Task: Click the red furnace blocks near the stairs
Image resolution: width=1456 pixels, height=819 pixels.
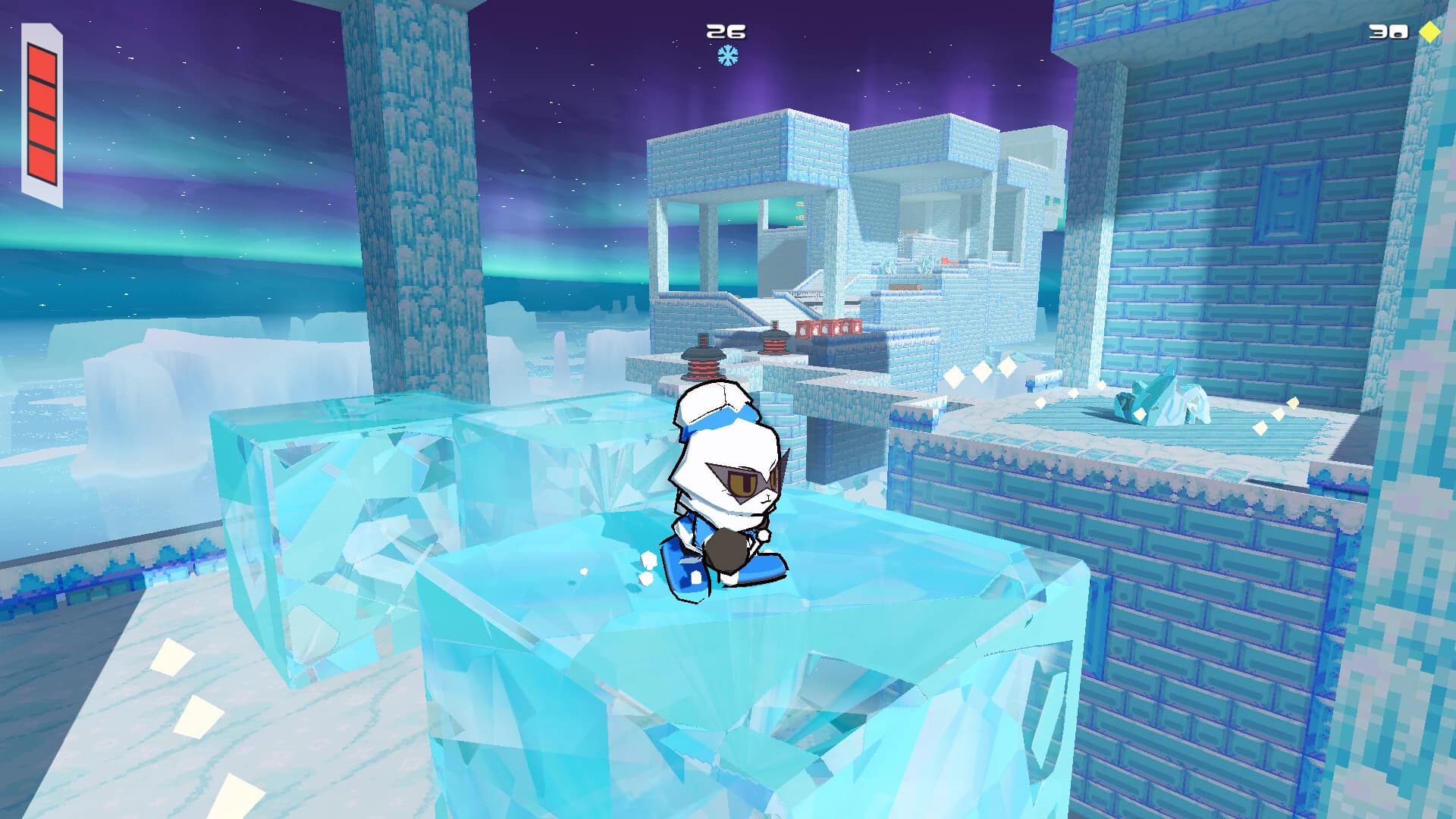Action: (x=829, y=326)
